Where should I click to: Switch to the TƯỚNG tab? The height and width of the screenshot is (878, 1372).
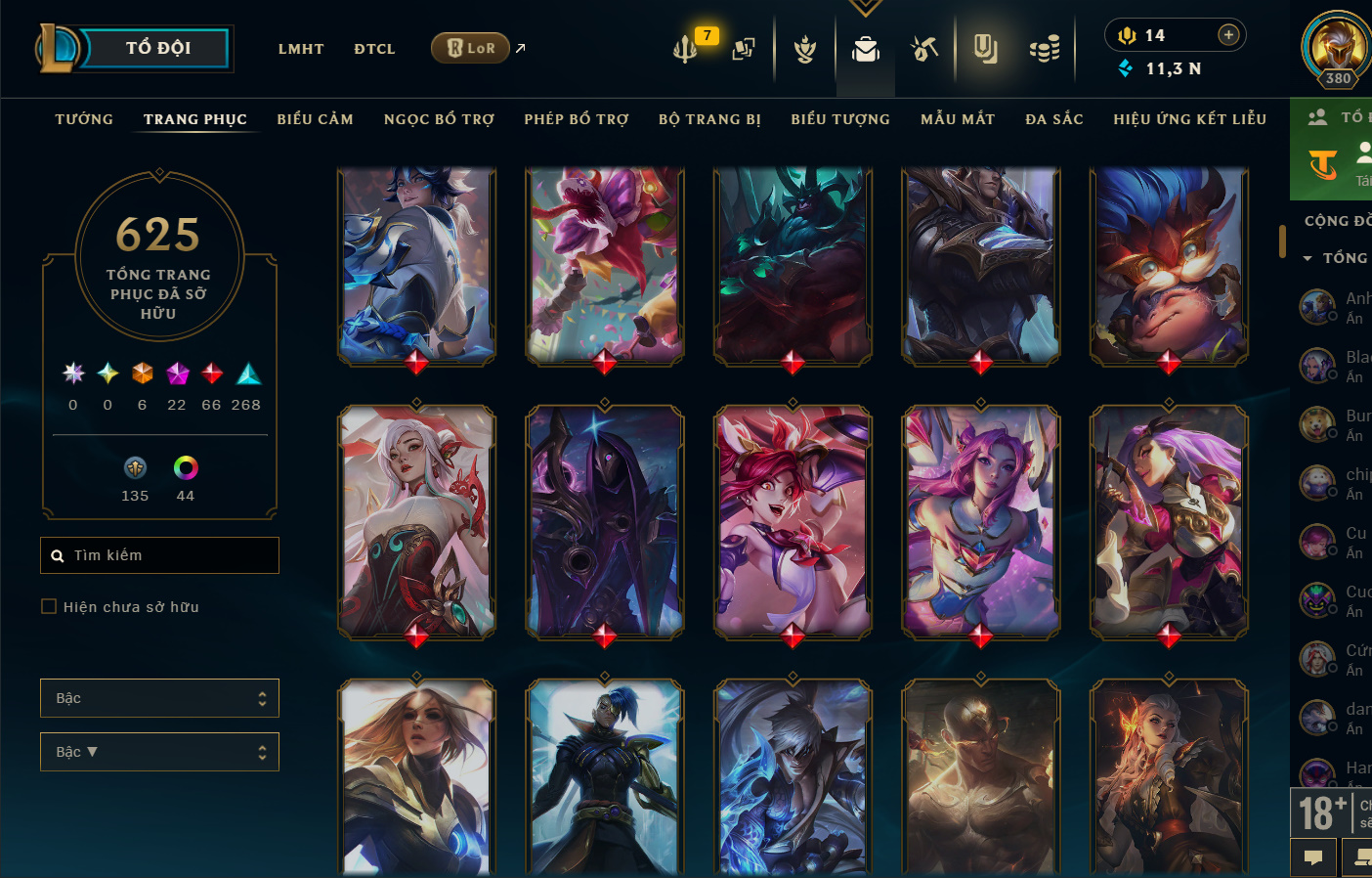[x=84, y=119]
